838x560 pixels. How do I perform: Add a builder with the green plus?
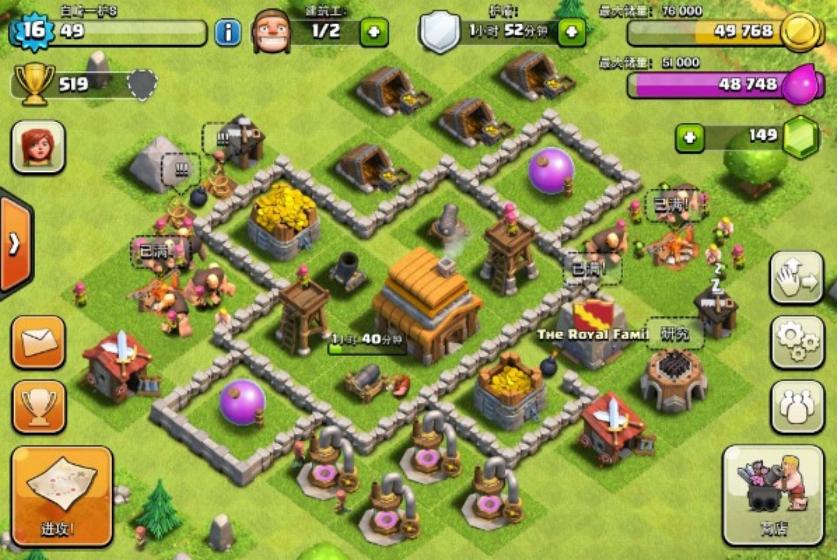click(x=373, y=32)
